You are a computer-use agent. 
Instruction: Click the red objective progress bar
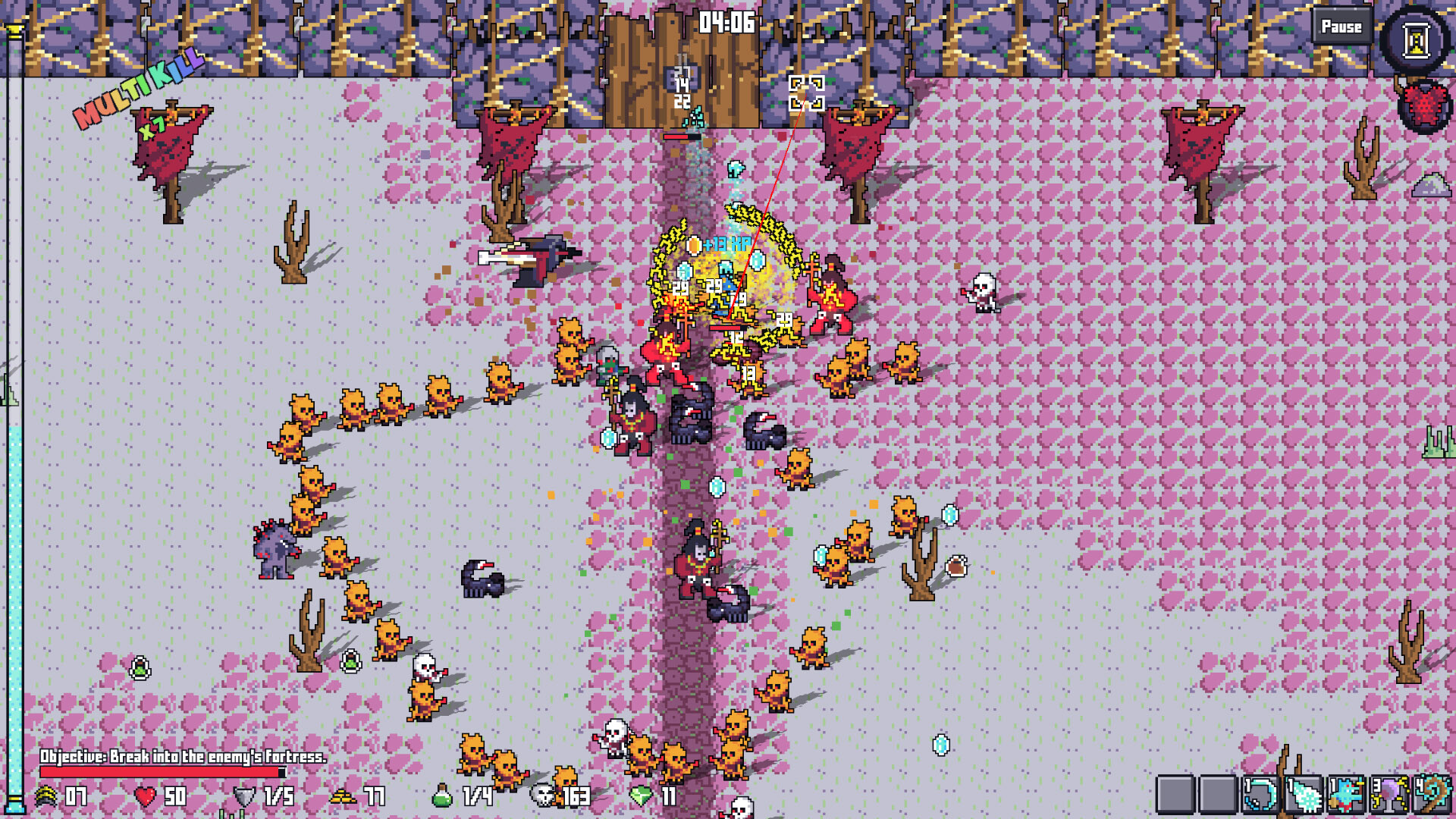tap(159, 773)
